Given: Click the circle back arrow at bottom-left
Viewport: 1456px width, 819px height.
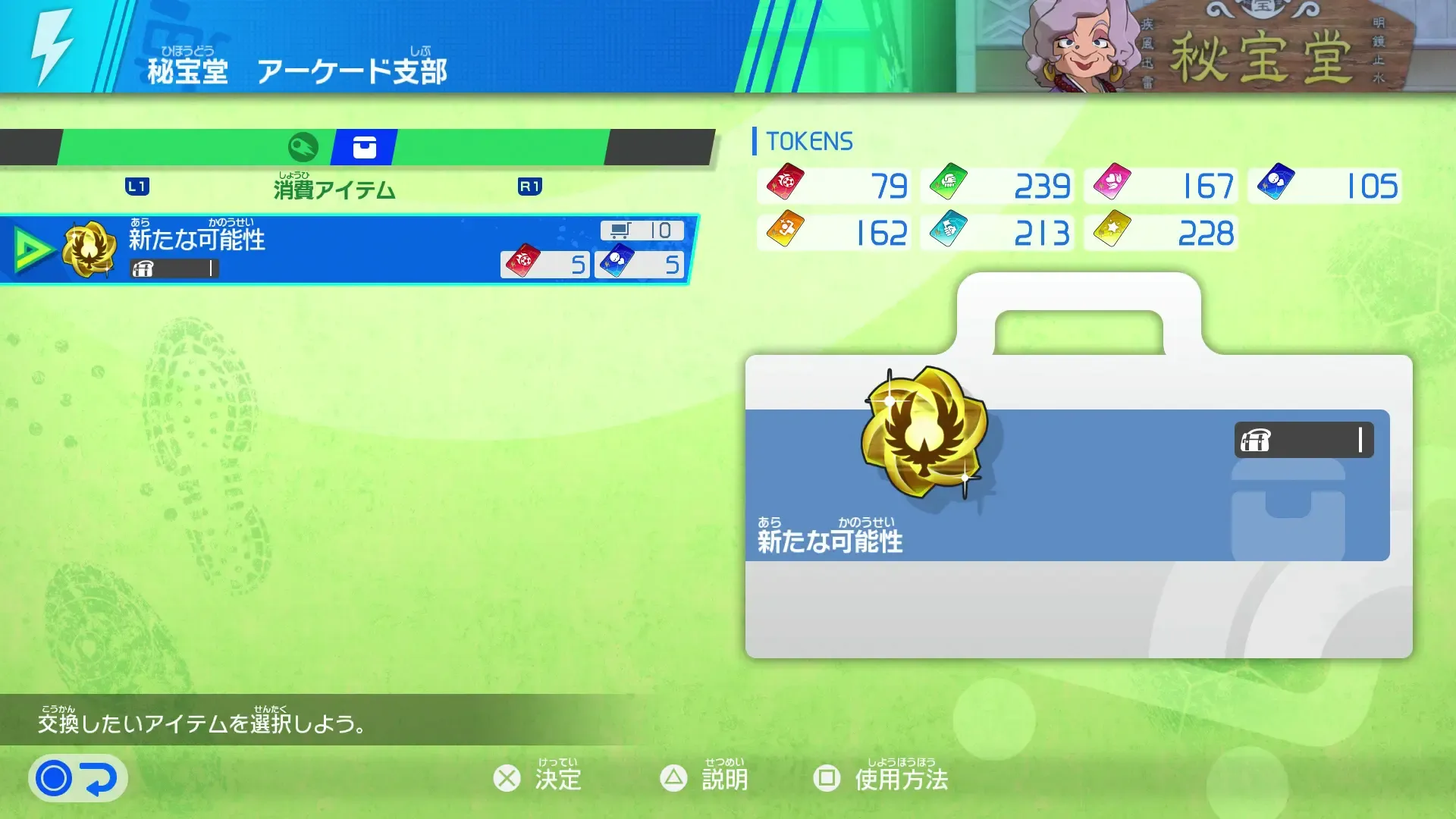Looking at the screenshot, I should 76,777.
